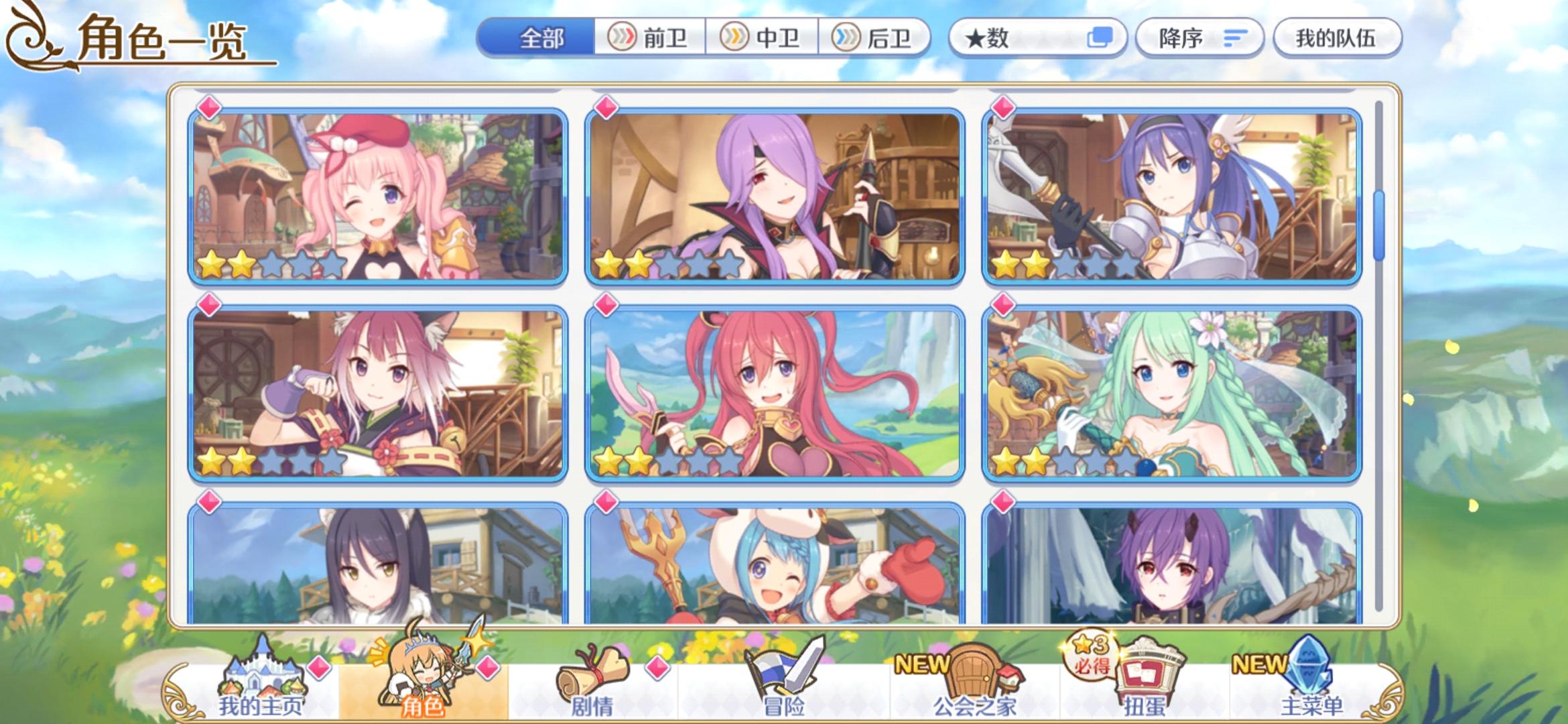1568x724 pixels.
Task: Switch sorting to 降序 descending order
Action: pos(1200,38)
